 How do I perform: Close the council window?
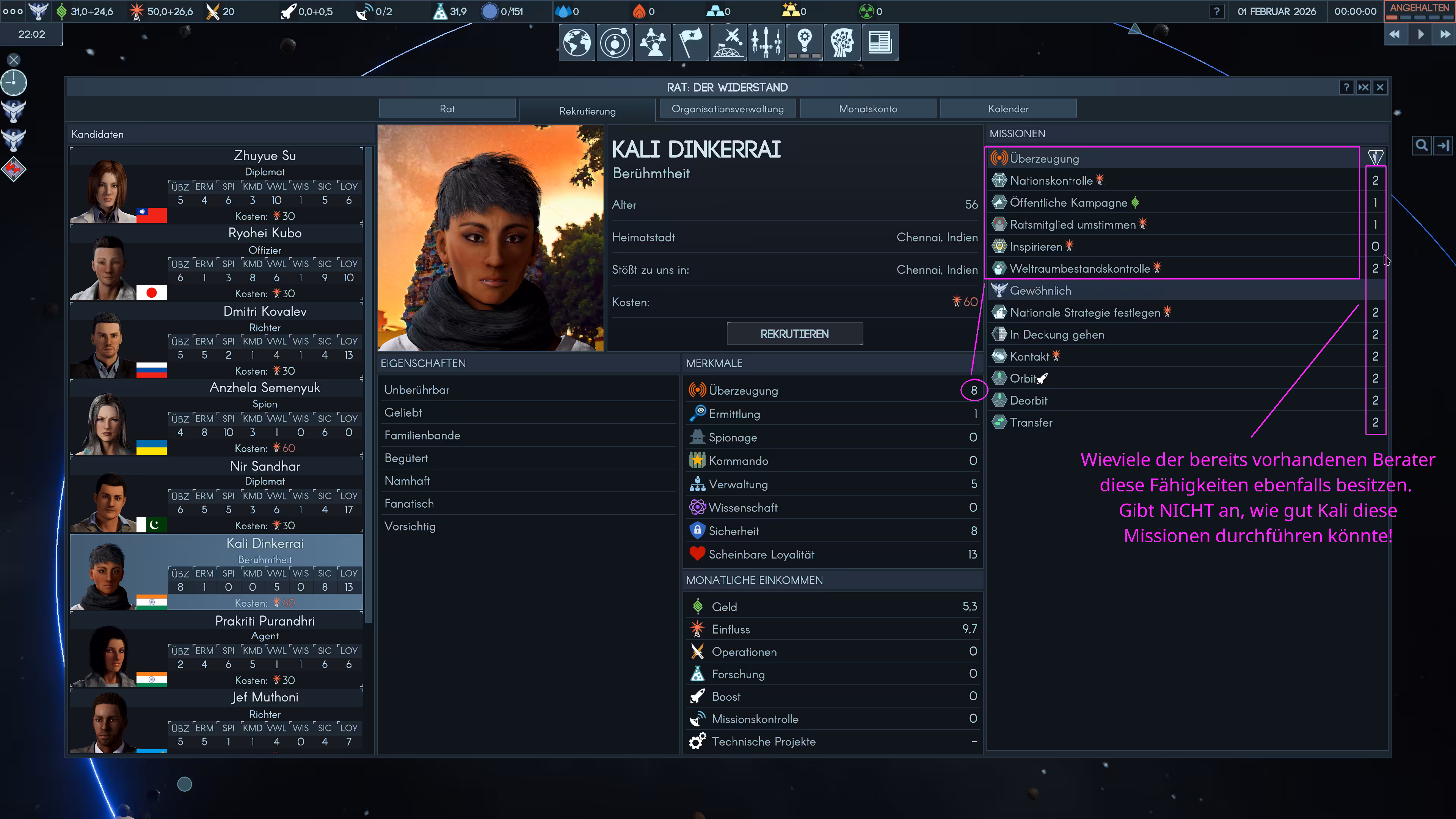click(x=1380, y=87)
